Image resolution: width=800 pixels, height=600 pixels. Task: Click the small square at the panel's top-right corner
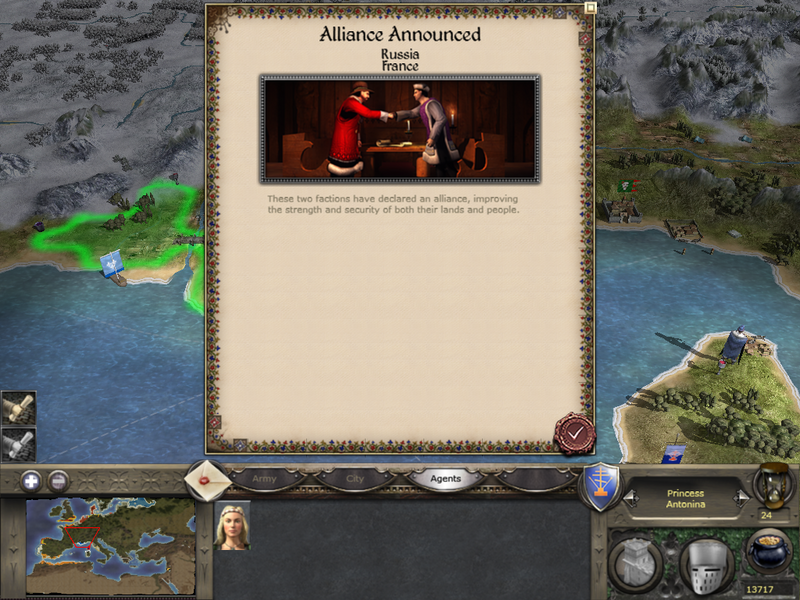(590, 7)
